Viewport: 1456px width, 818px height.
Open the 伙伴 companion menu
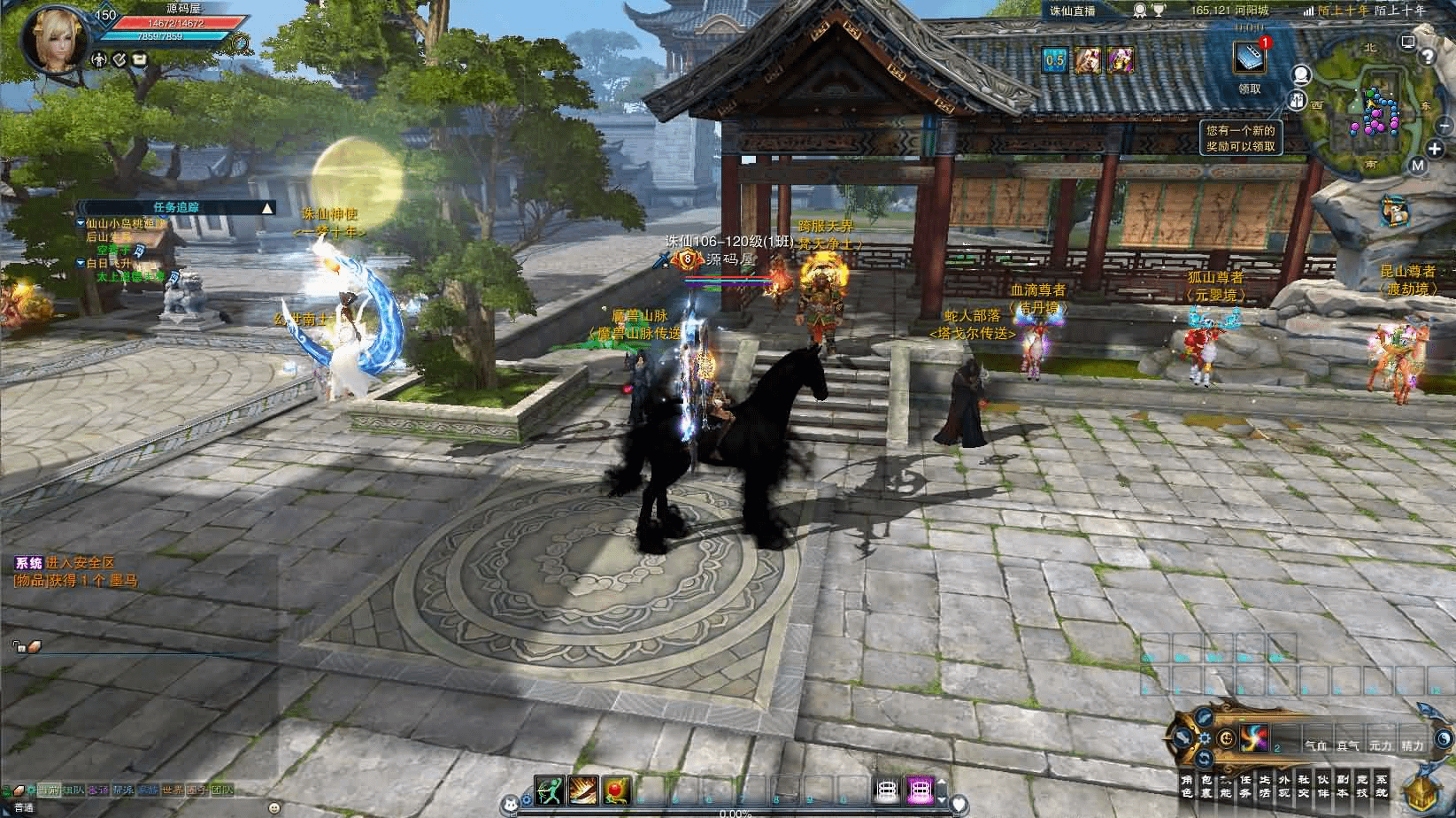pyautogui.click(x=1323, y=785)
